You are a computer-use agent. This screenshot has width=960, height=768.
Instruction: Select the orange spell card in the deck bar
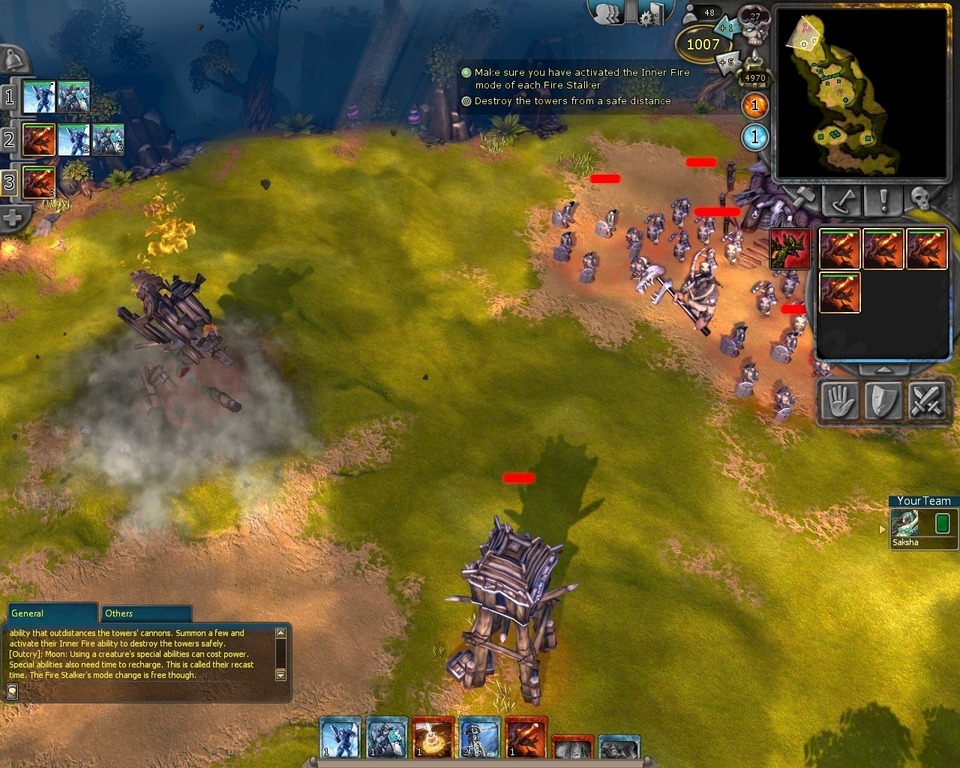433,738
